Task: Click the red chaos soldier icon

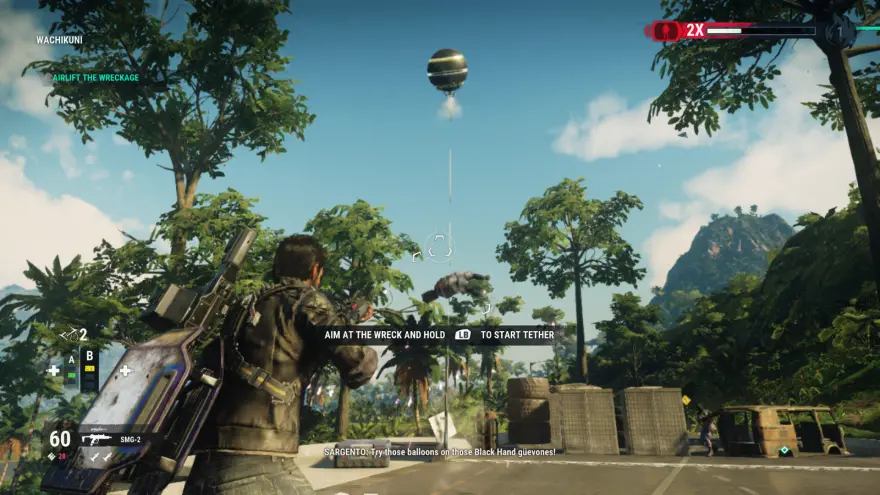Action: [x=665, y=31]
